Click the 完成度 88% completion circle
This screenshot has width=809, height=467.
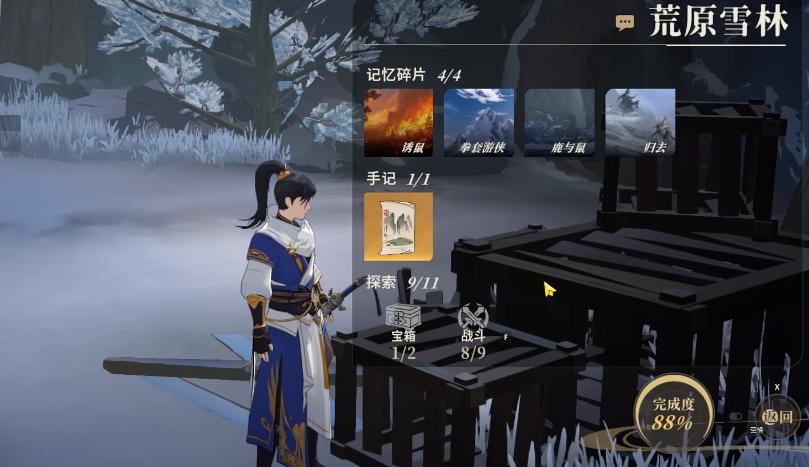coord(672,412)
